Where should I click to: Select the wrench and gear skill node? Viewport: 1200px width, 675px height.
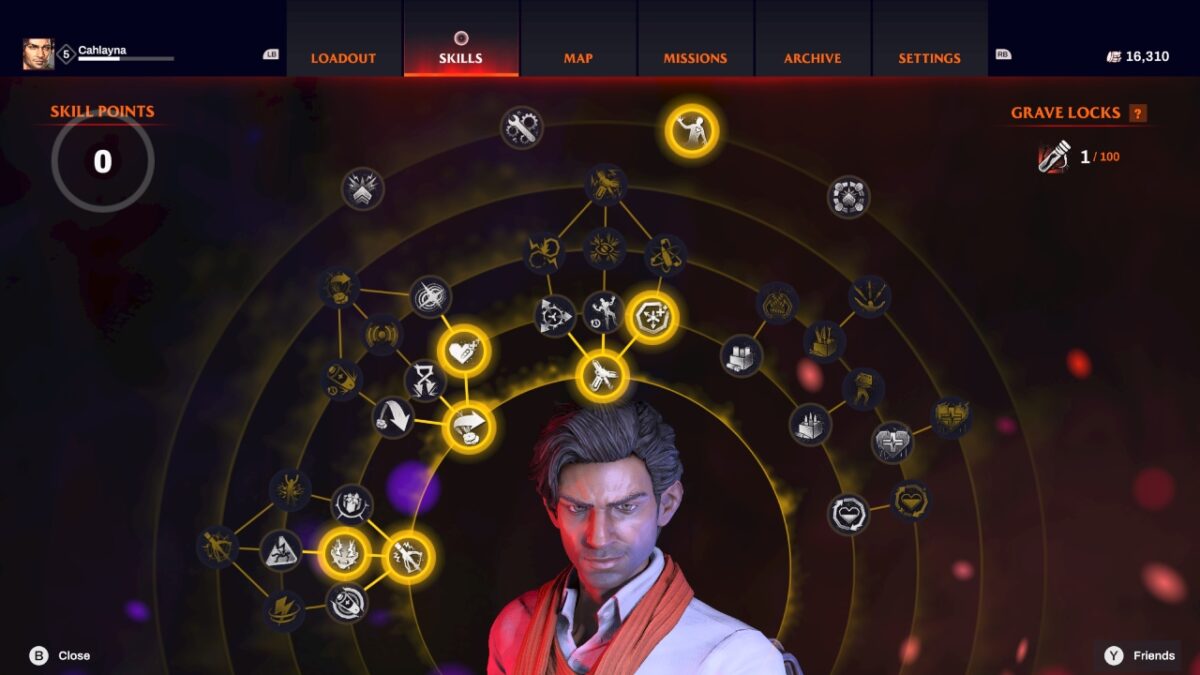point(521,127)
